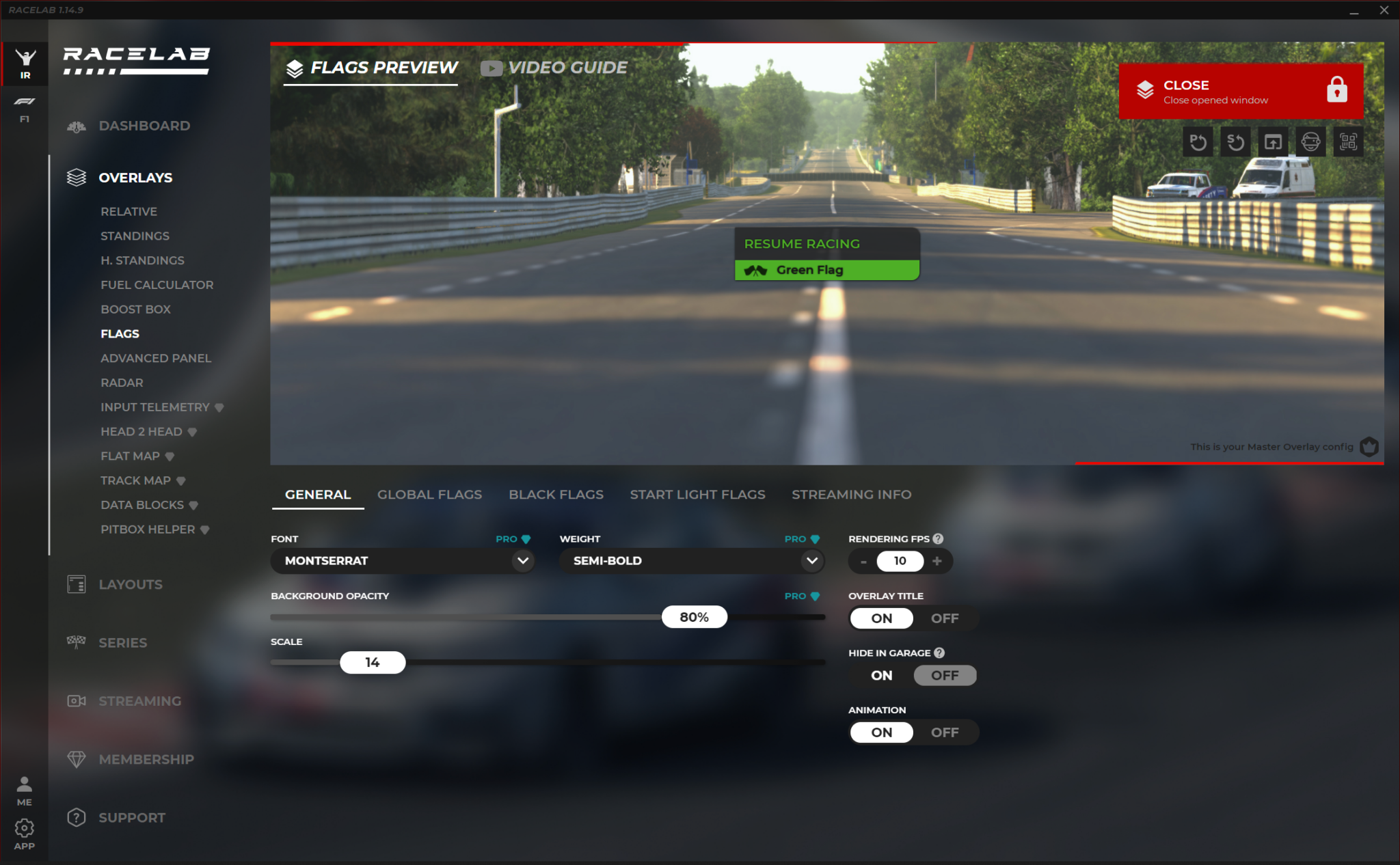
Task: Collapse the Overlays section
Action: pyautogui.click(x=135, y=177)
